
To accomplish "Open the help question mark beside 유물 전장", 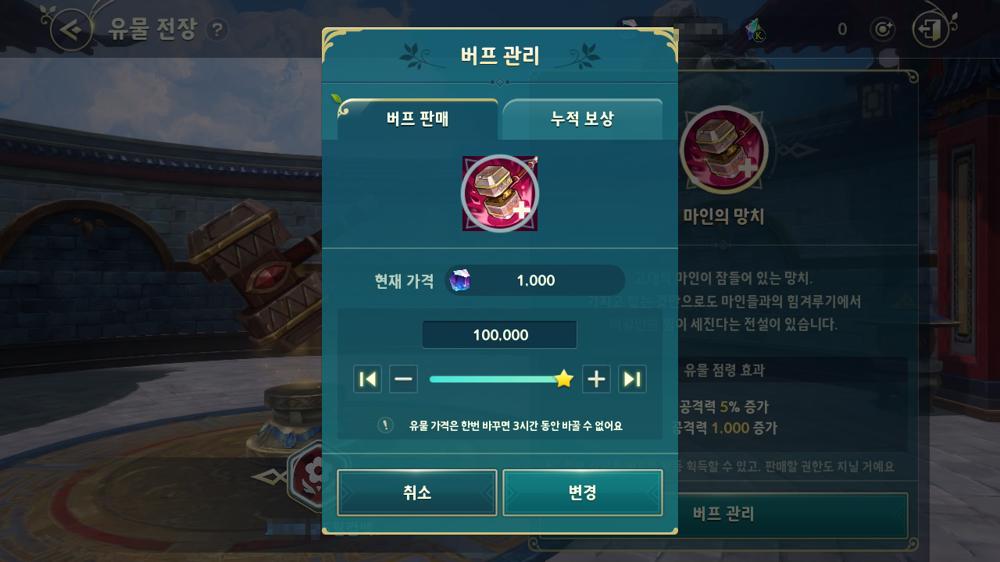I will click(216, 30).
